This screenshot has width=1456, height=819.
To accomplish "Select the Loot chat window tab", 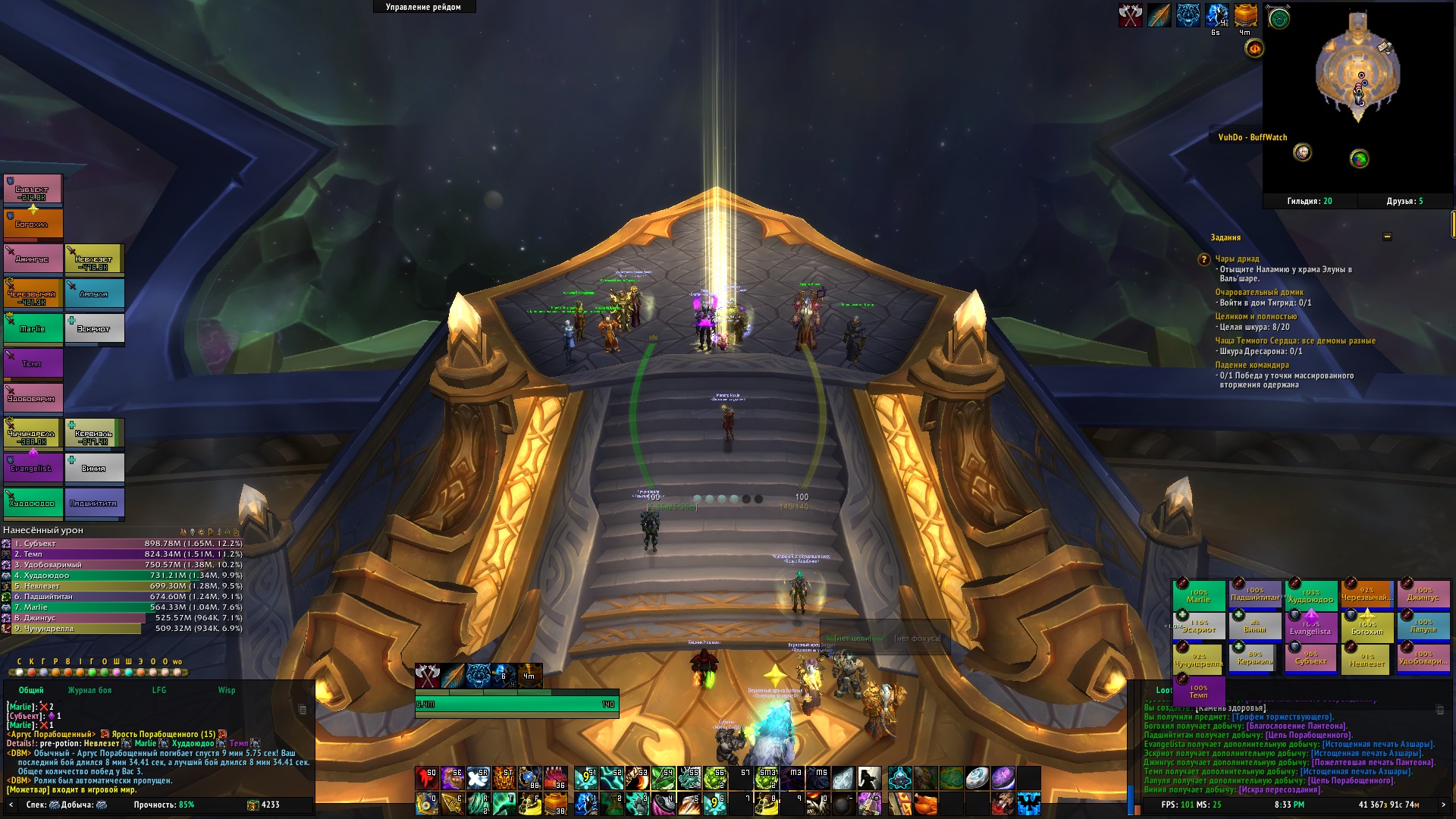I will coord(1163,690).
